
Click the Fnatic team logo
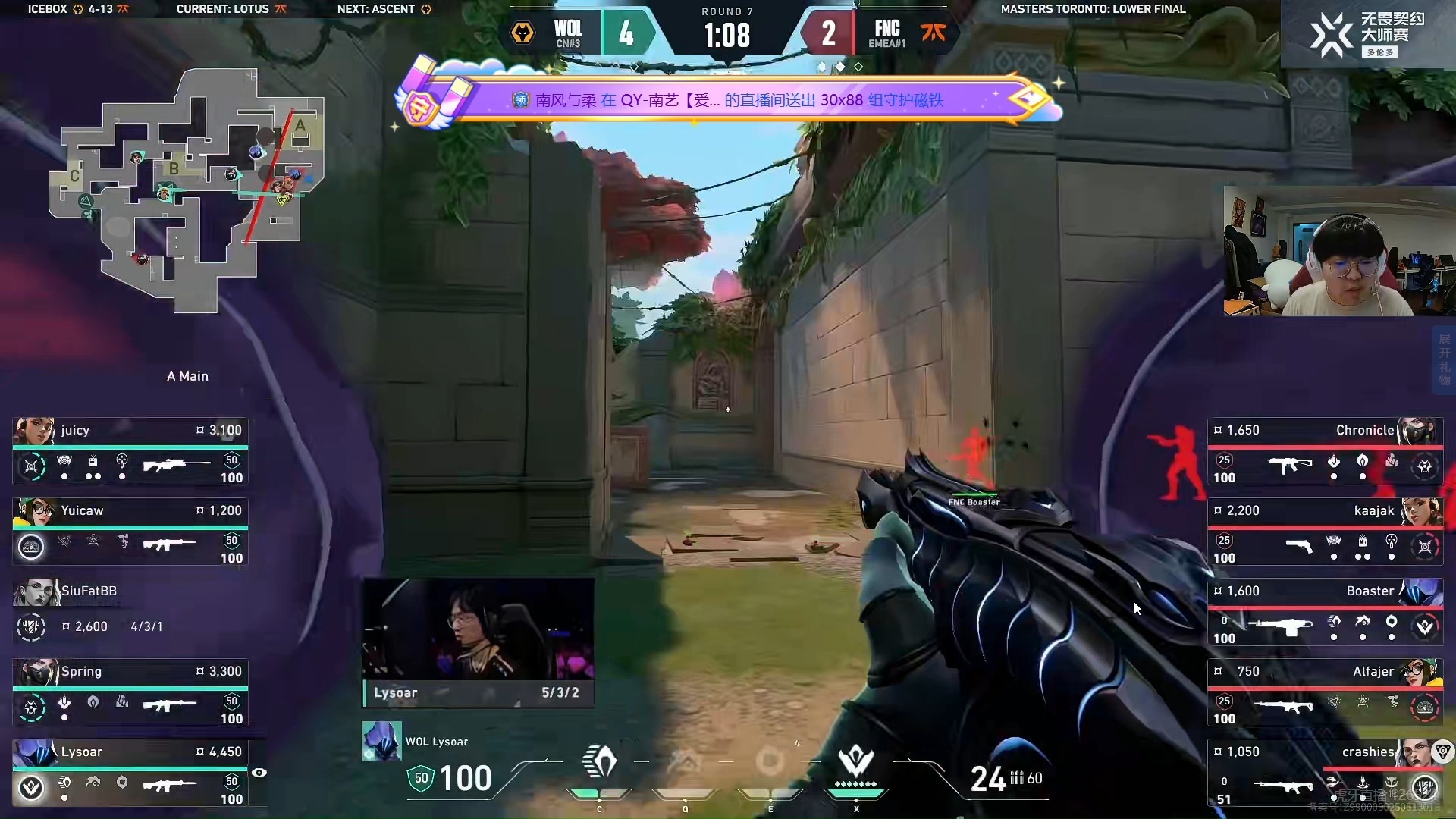pyautogui.click(x=933, y=33)
